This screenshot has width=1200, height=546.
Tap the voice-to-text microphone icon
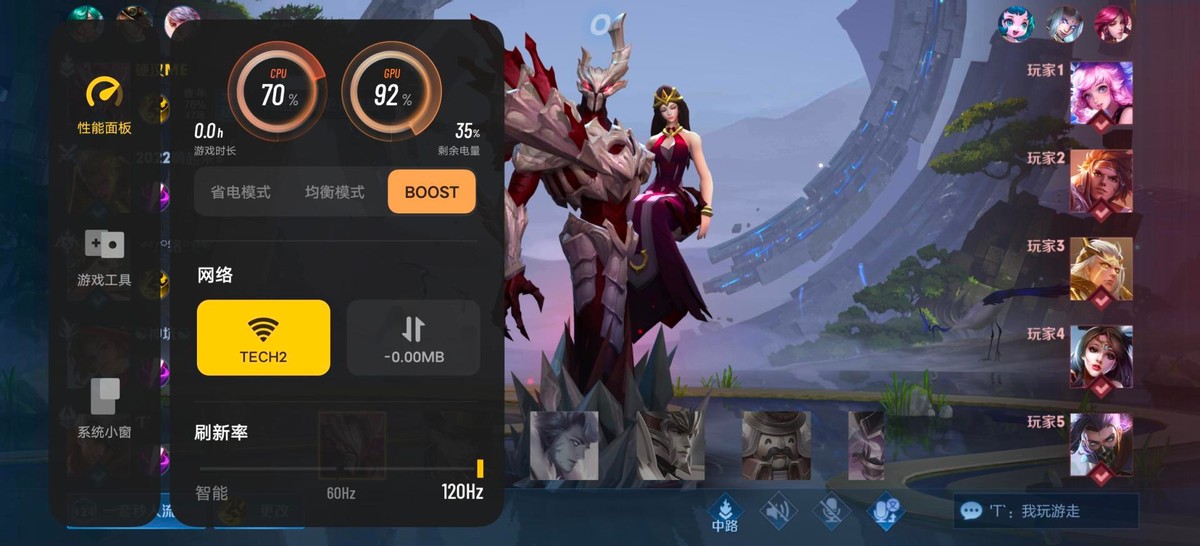[884, 512]
